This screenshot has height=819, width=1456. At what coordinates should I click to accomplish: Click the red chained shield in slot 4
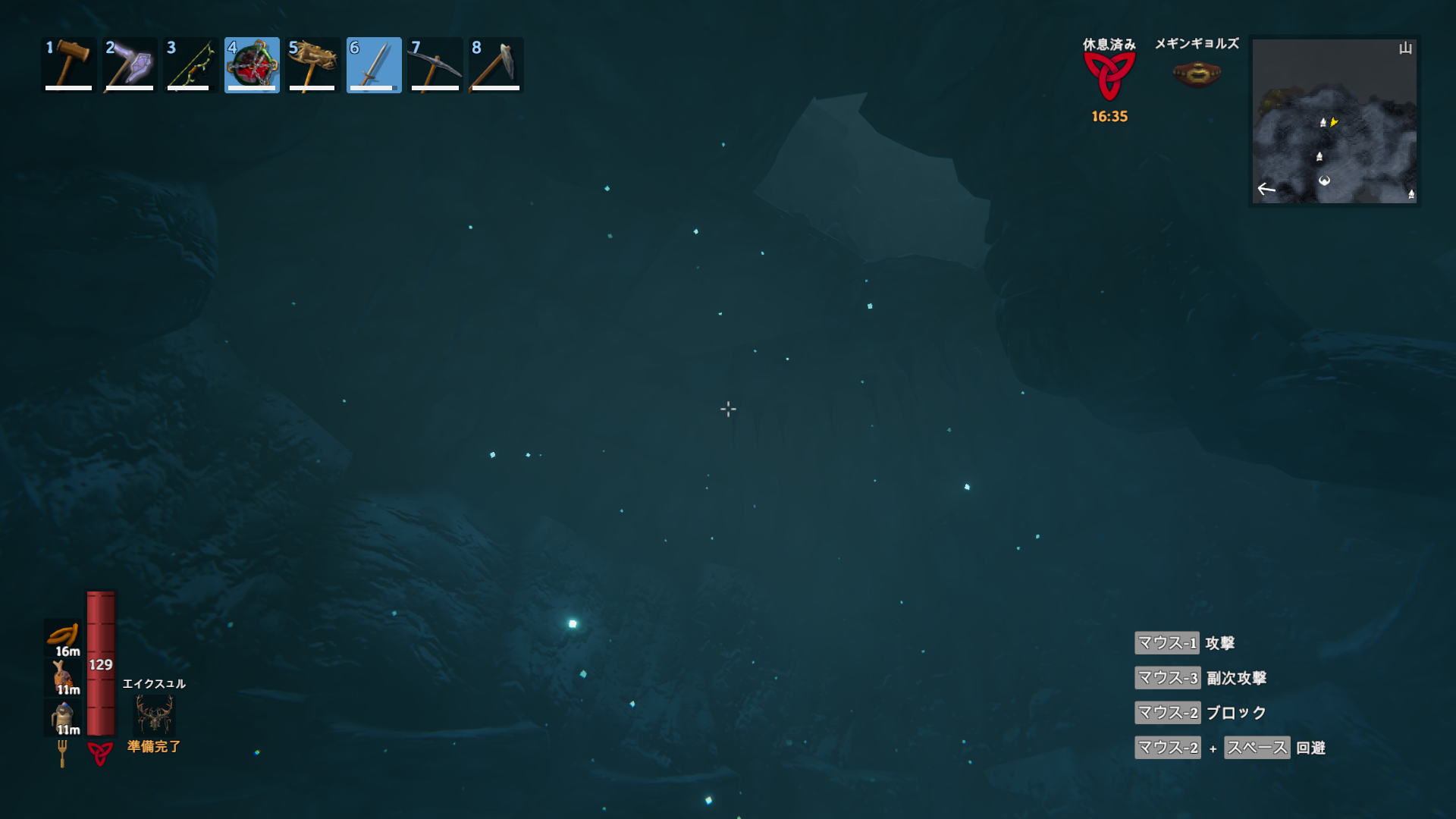point(252,65)
